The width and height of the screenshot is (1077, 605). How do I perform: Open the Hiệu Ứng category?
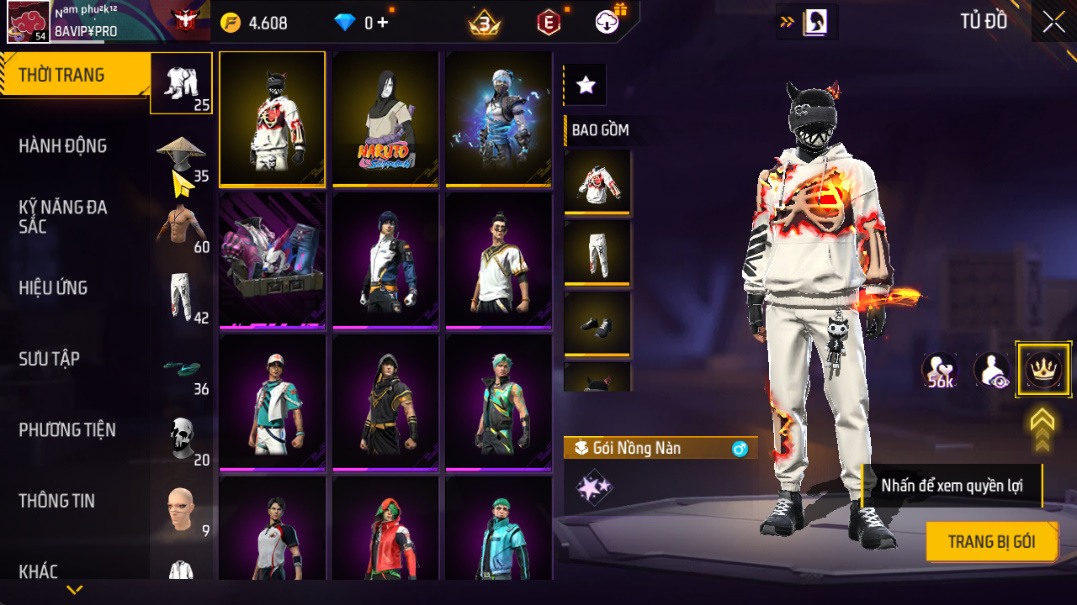point(53,288)
